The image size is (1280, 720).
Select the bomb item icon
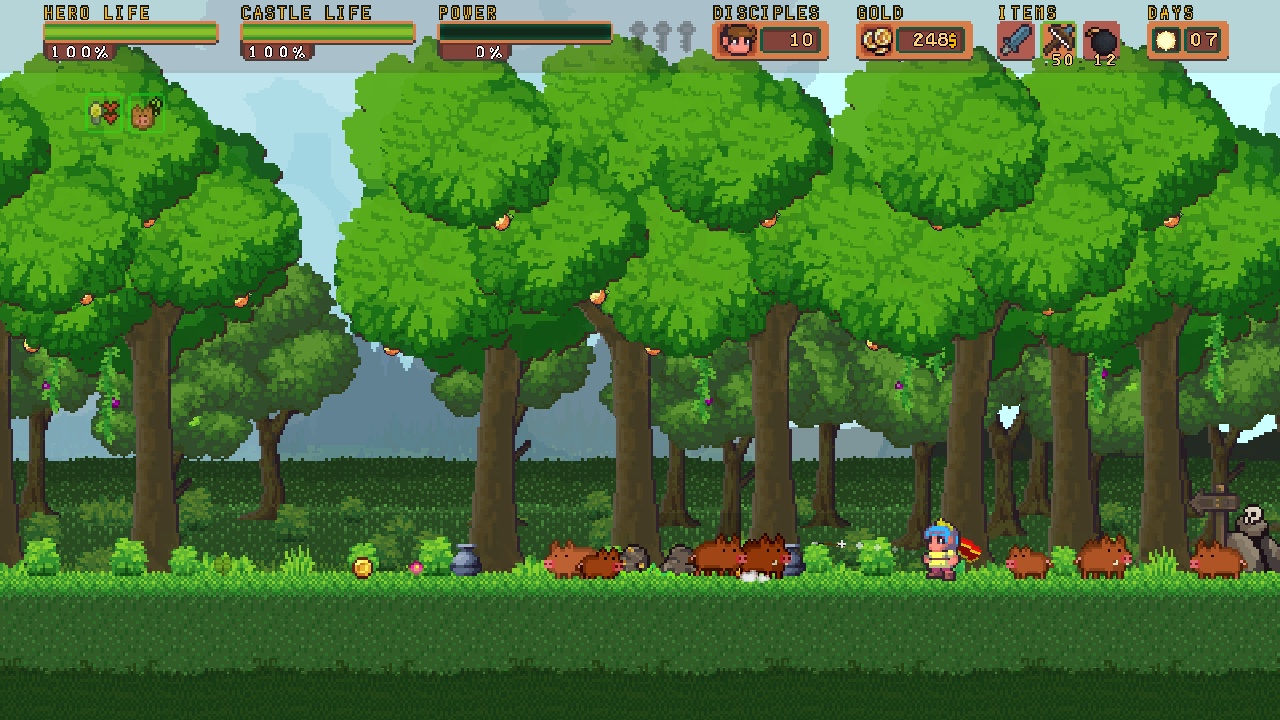(1101, 40)
